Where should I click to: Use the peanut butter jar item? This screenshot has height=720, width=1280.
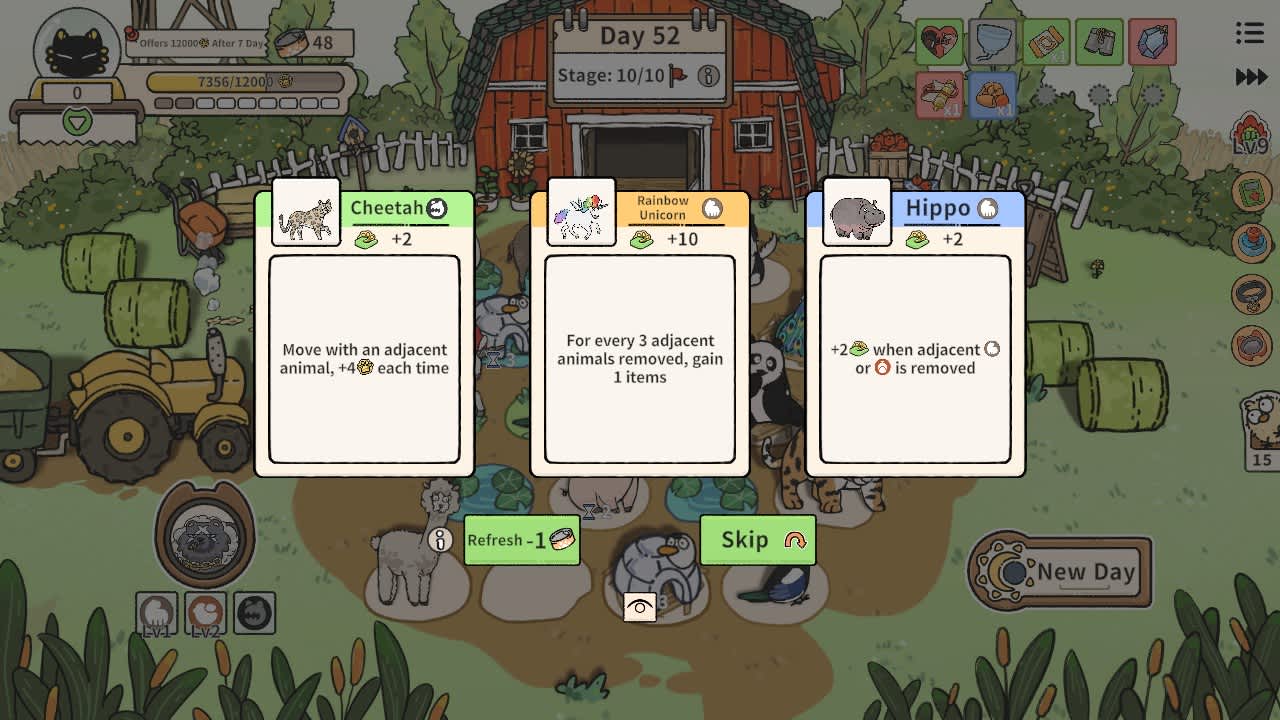point(1047,41)
